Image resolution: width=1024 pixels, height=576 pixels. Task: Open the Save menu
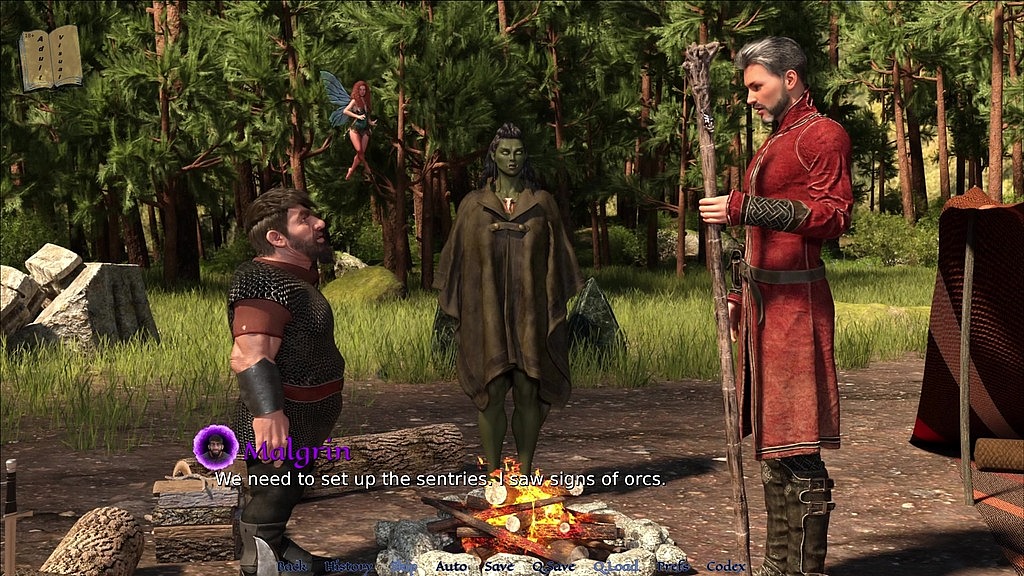click(498, 566)
